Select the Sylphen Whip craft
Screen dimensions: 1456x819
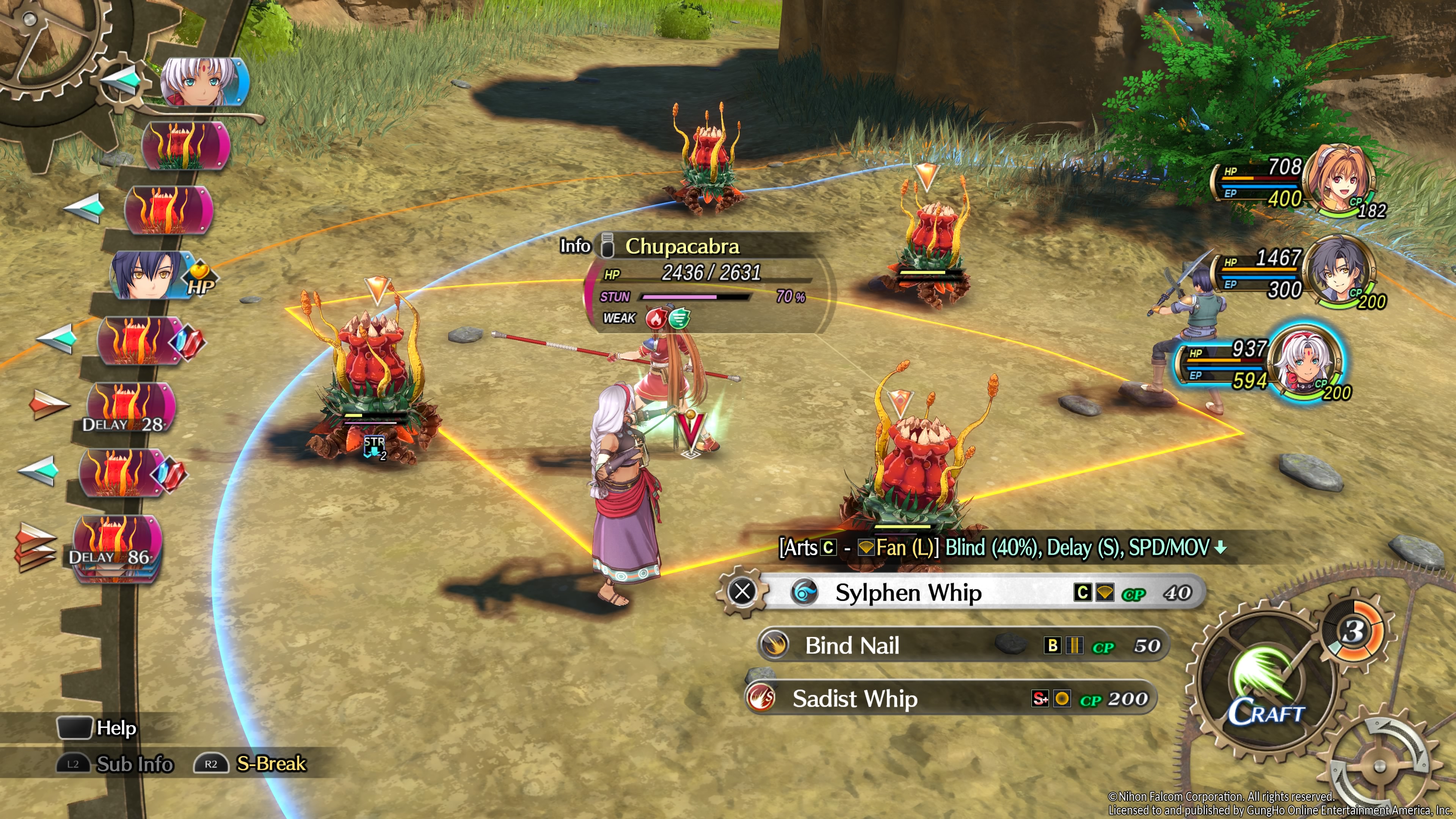[961, 592]
